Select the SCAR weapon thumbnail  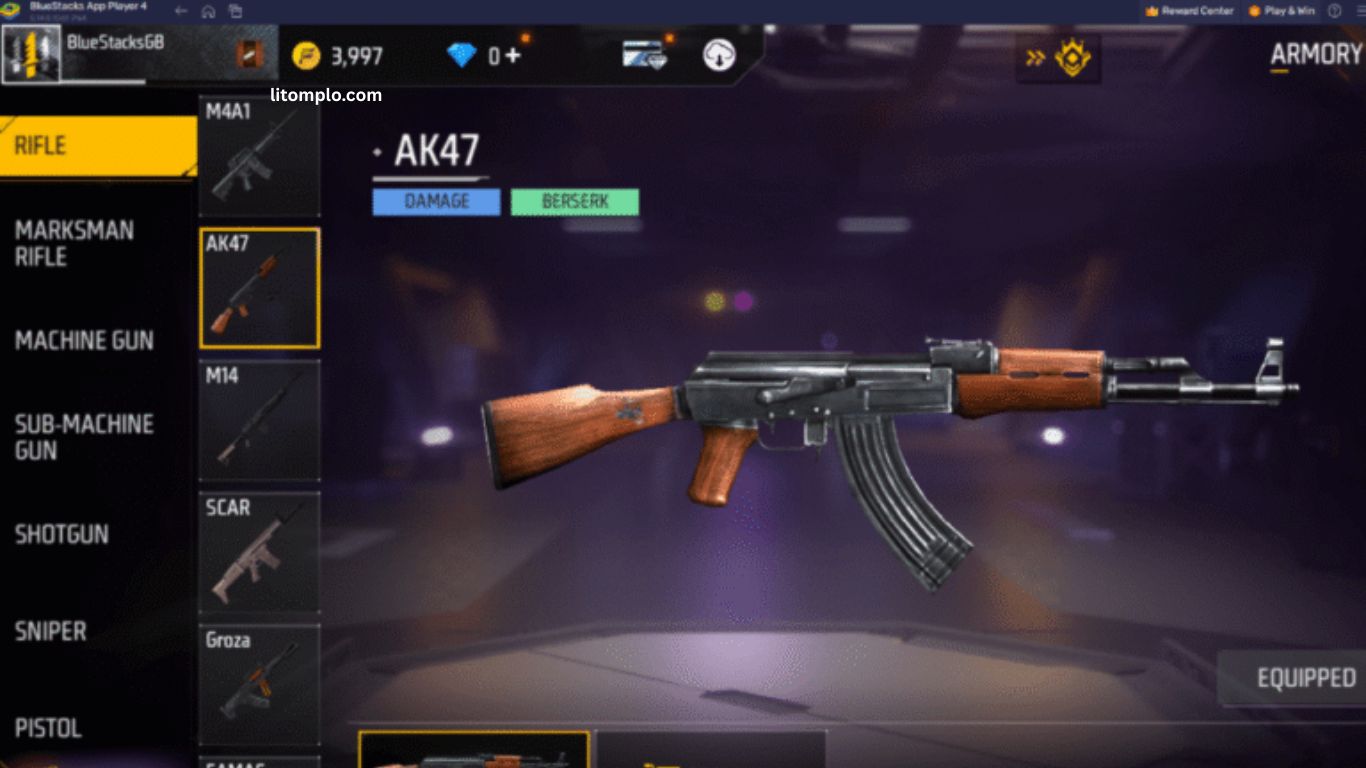(x=259, y=553)
